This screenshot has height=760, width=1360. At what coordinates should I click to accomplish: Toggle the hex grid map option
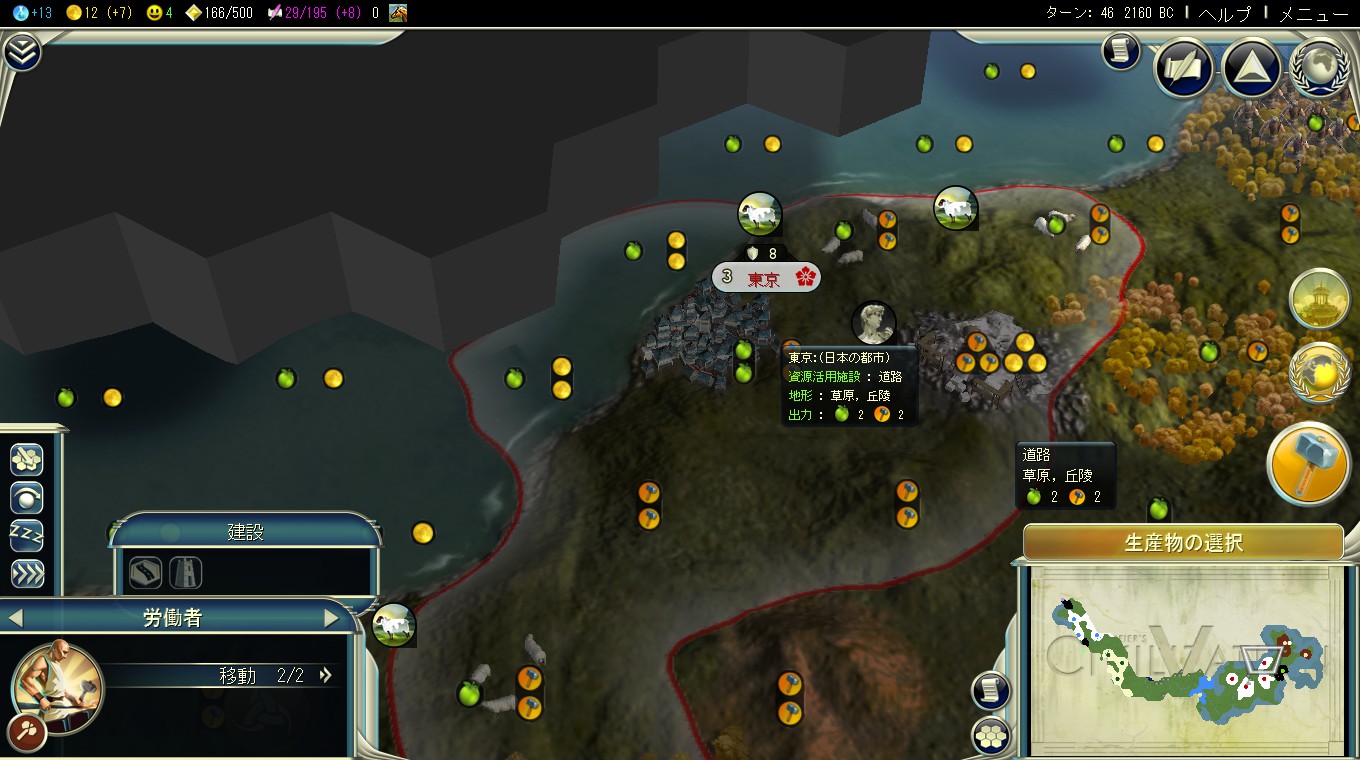[x=990, y=736]
